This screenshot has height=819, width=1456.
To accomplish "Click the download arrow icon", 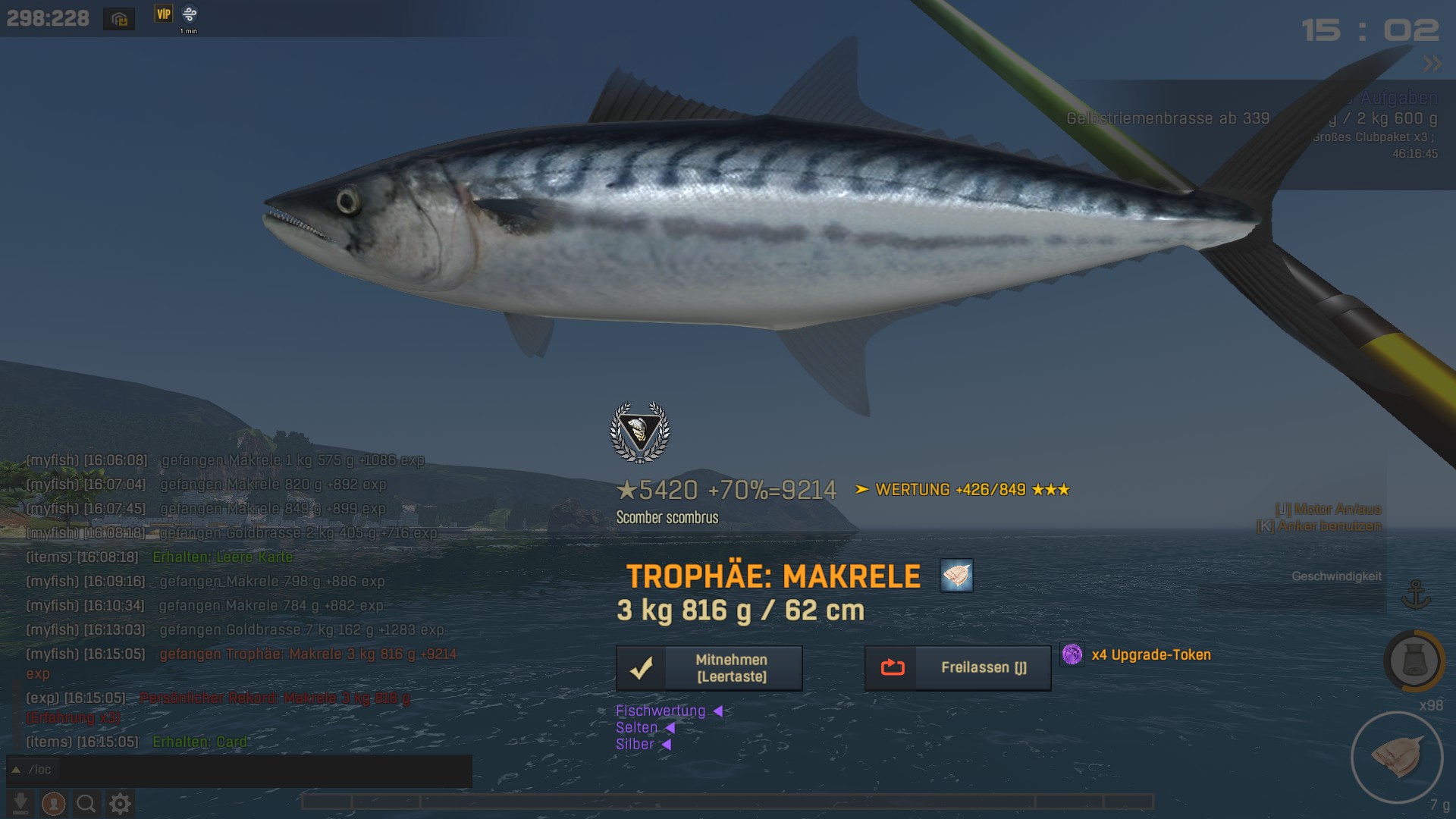I will tap(20, 803).
